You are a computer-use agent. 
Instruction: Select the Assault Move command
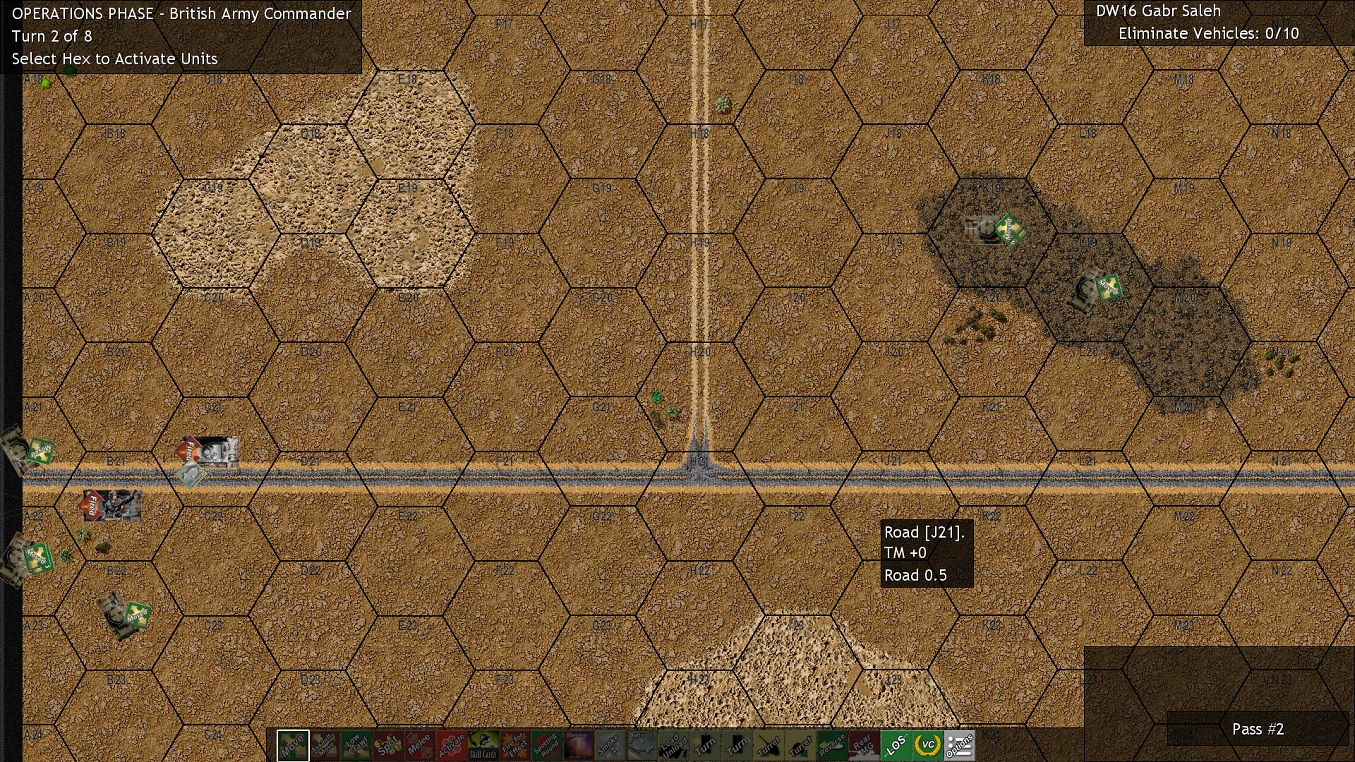[324, 746]
